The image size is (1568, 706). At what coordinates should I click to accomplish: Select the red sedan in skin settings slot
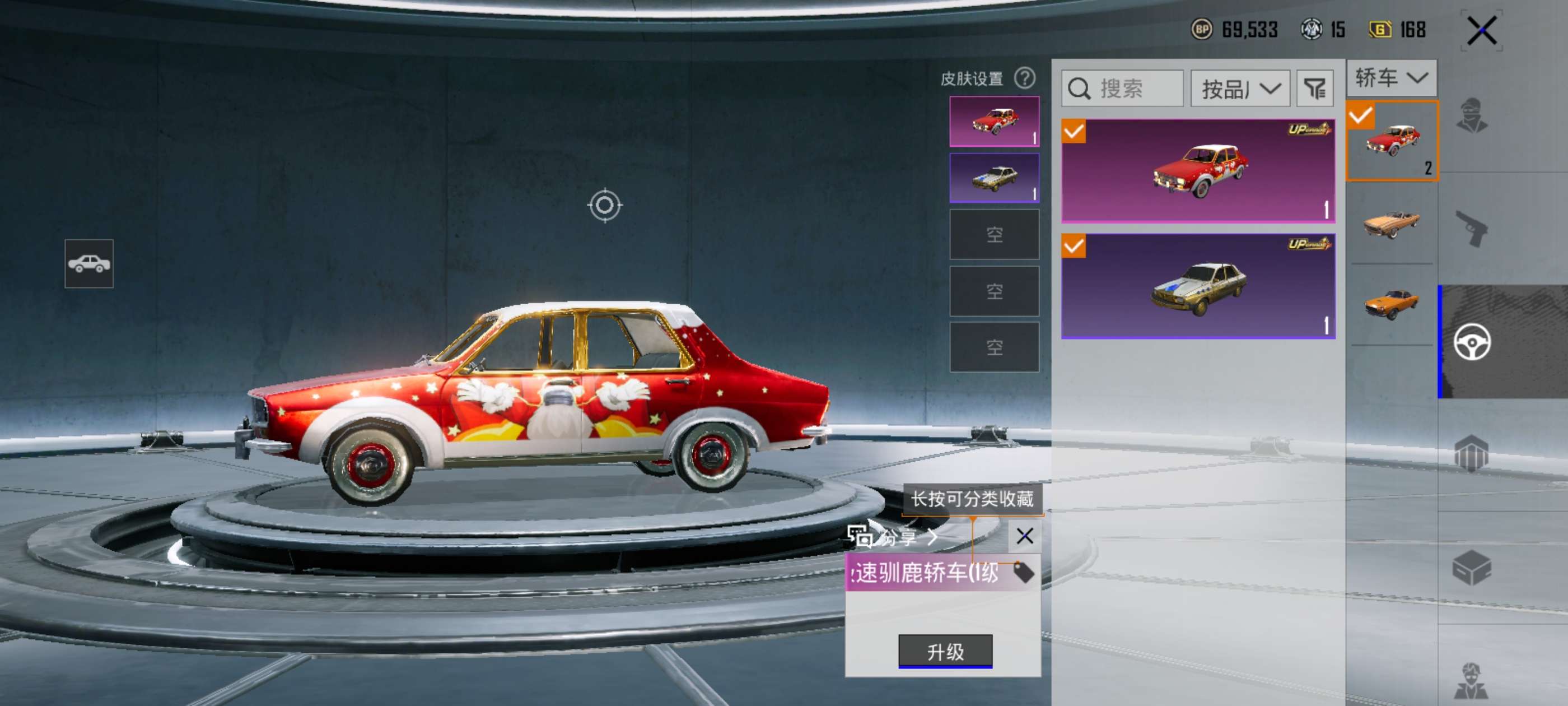[994, 121]
